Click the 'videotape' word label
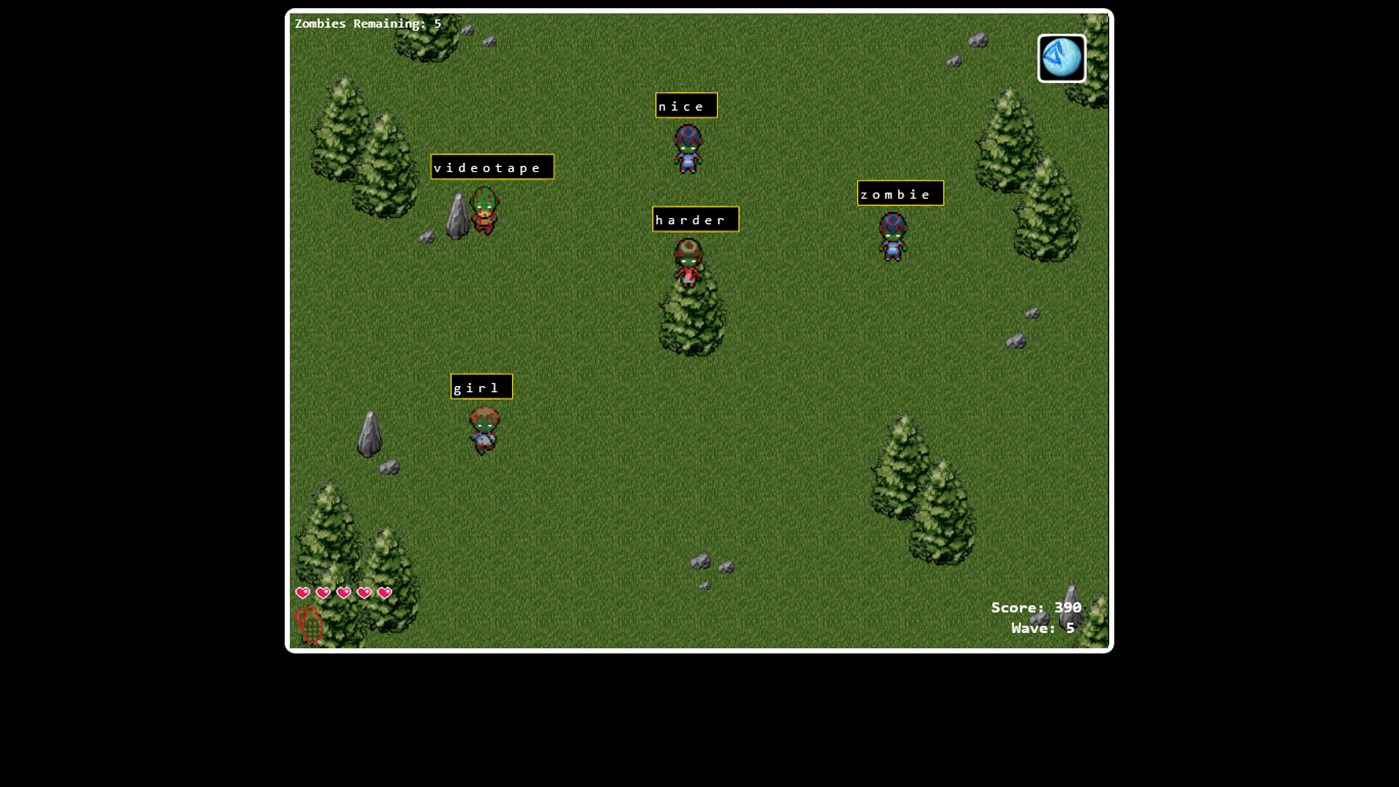The width and height of the screenshot is (1399, 787). point(490,167)
